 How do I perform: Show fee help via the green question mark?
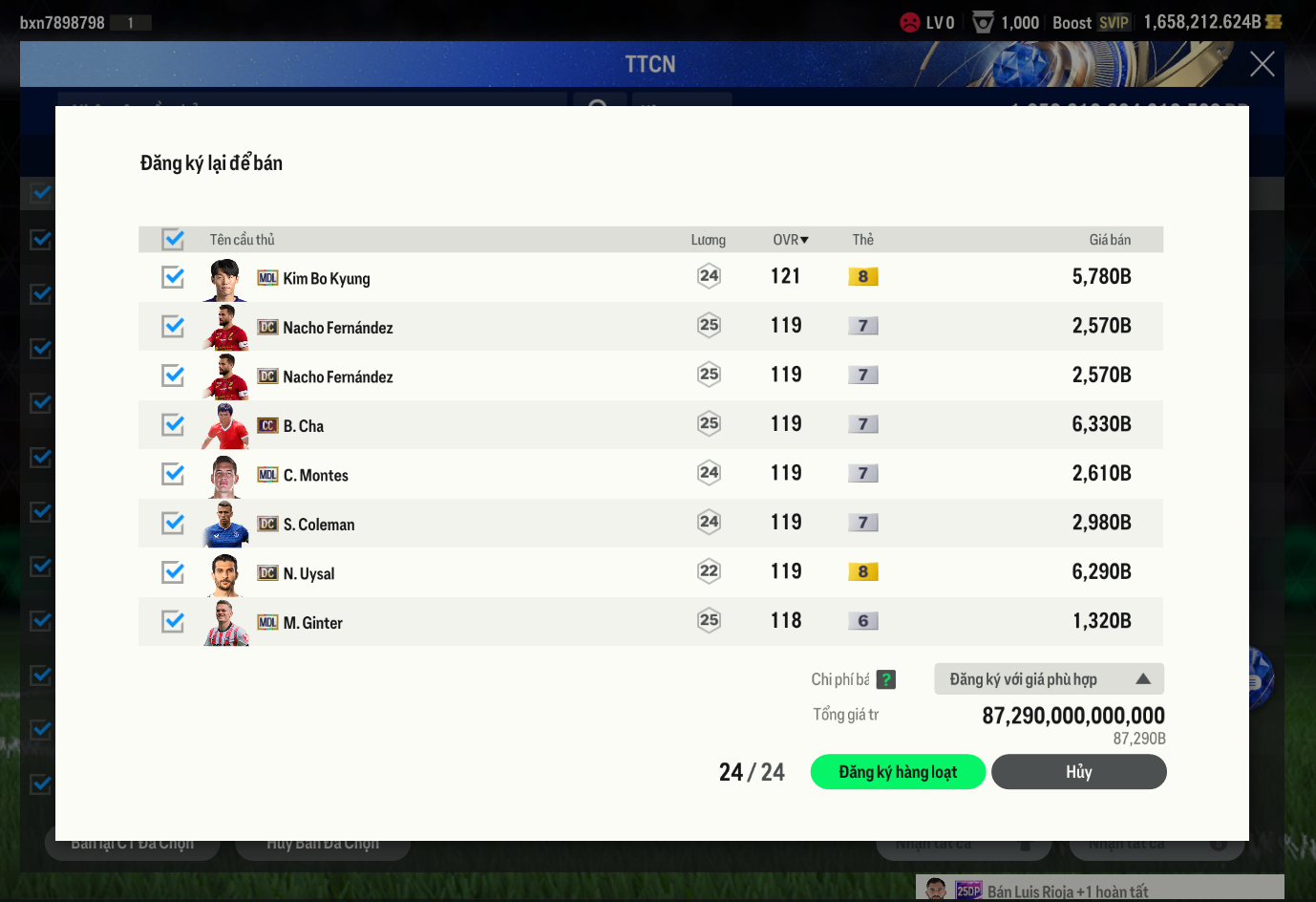[886, 679]
